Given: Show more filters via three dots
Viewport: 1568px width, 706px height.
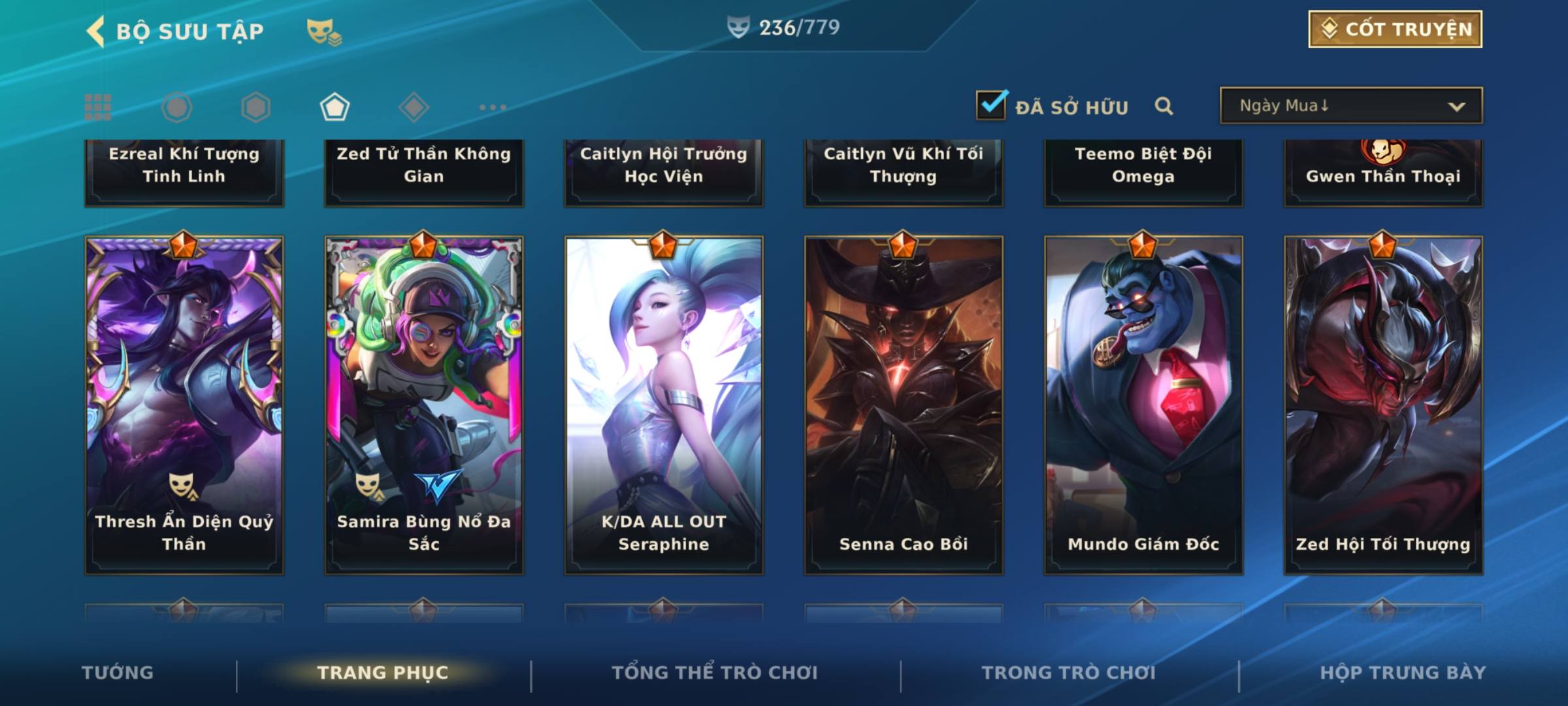Looking at the screenshot, I should click(493, 107).
